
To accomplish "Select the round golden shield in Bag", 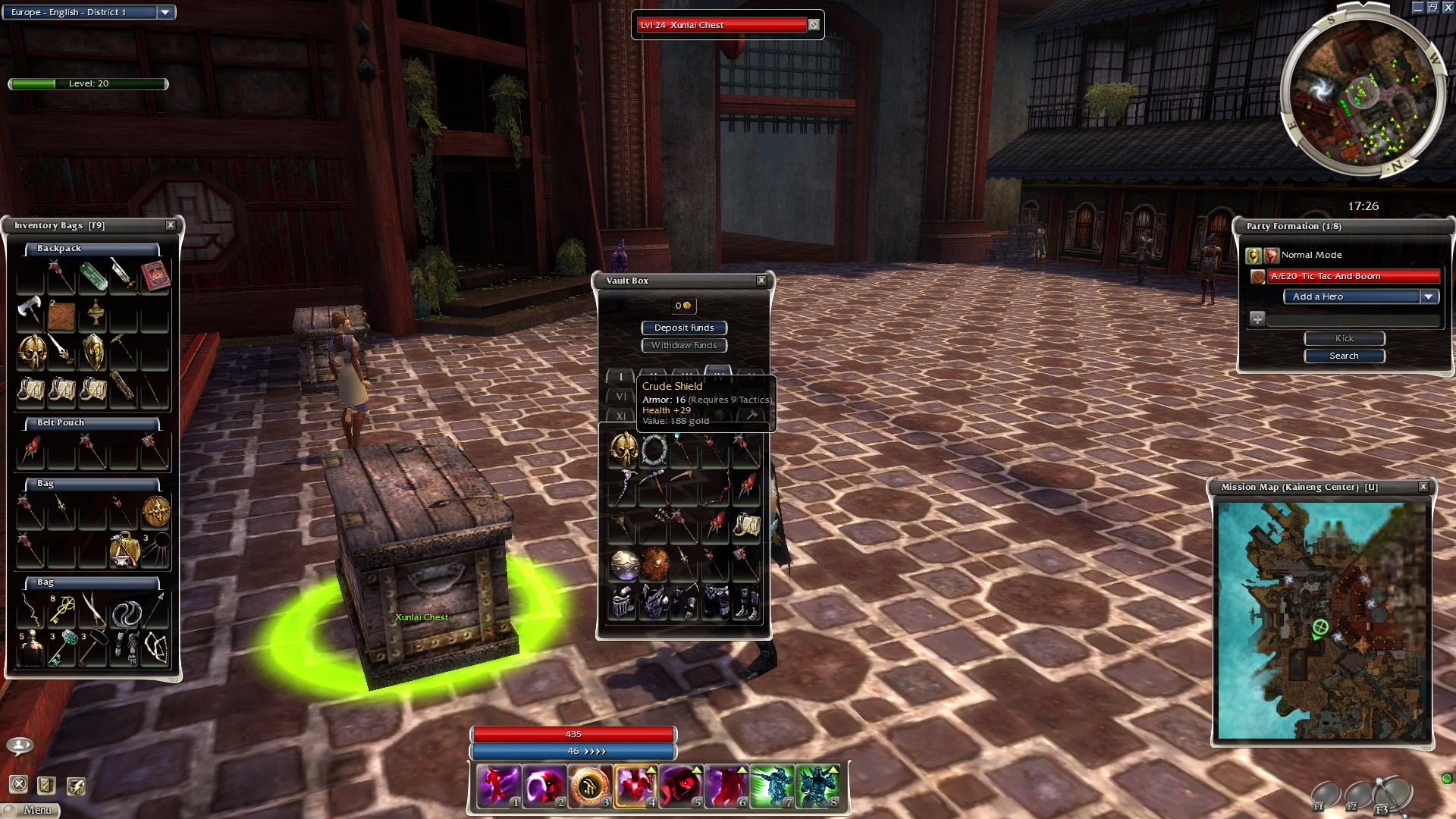I will [155, 512].
